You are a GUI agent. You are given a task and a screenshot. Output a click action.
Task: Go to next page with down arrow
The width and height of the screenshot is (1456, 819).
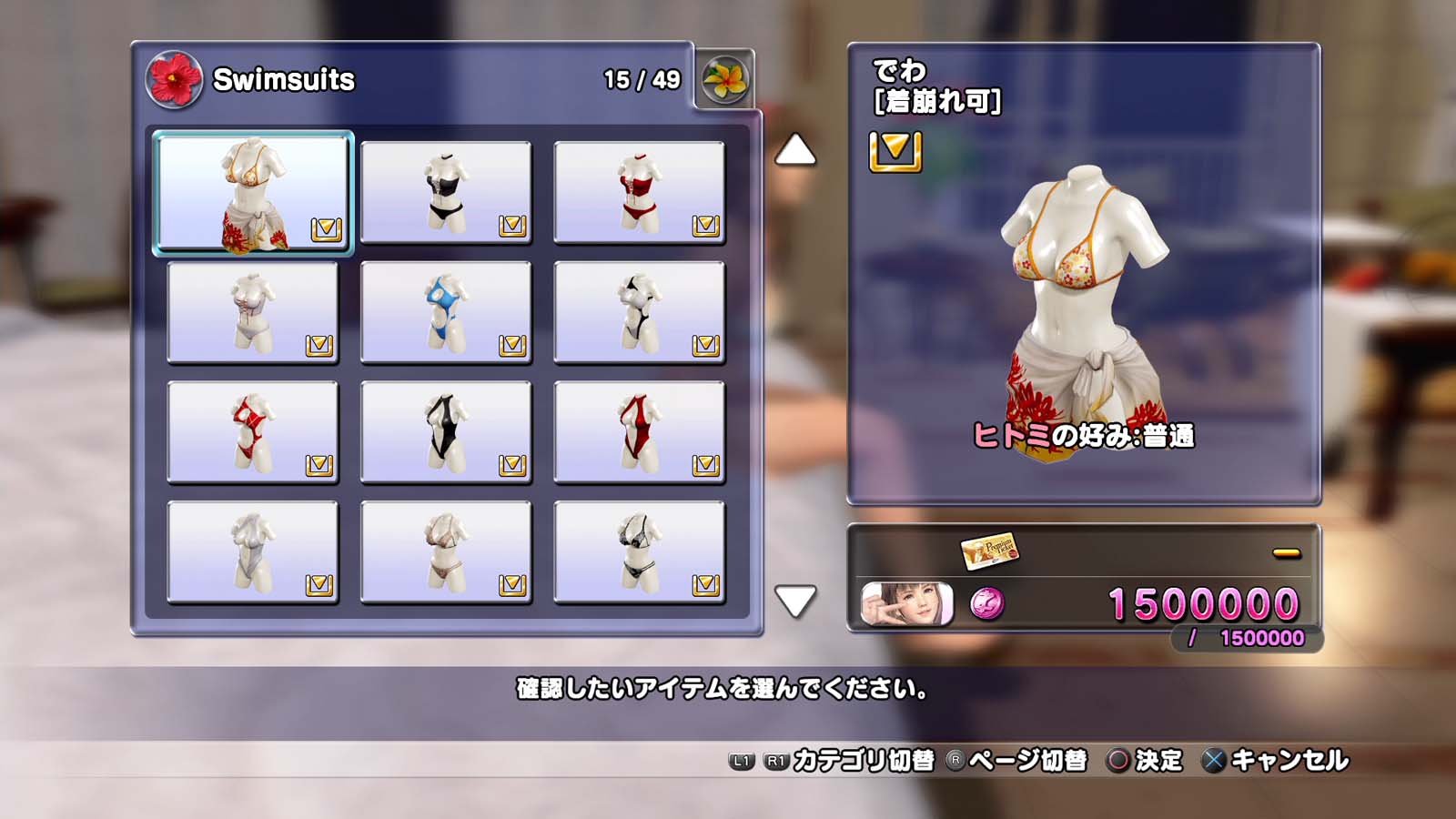click(x=795, y=601)
